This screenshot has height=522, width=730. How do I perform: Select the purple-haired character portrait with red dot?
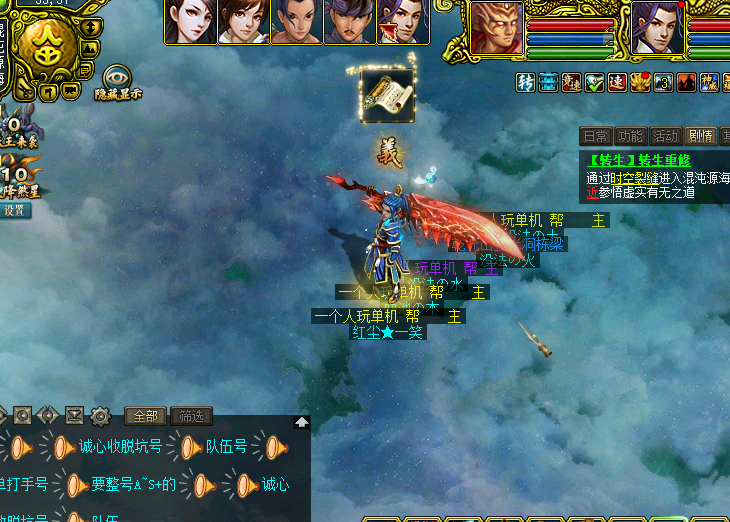click(658, 28)
